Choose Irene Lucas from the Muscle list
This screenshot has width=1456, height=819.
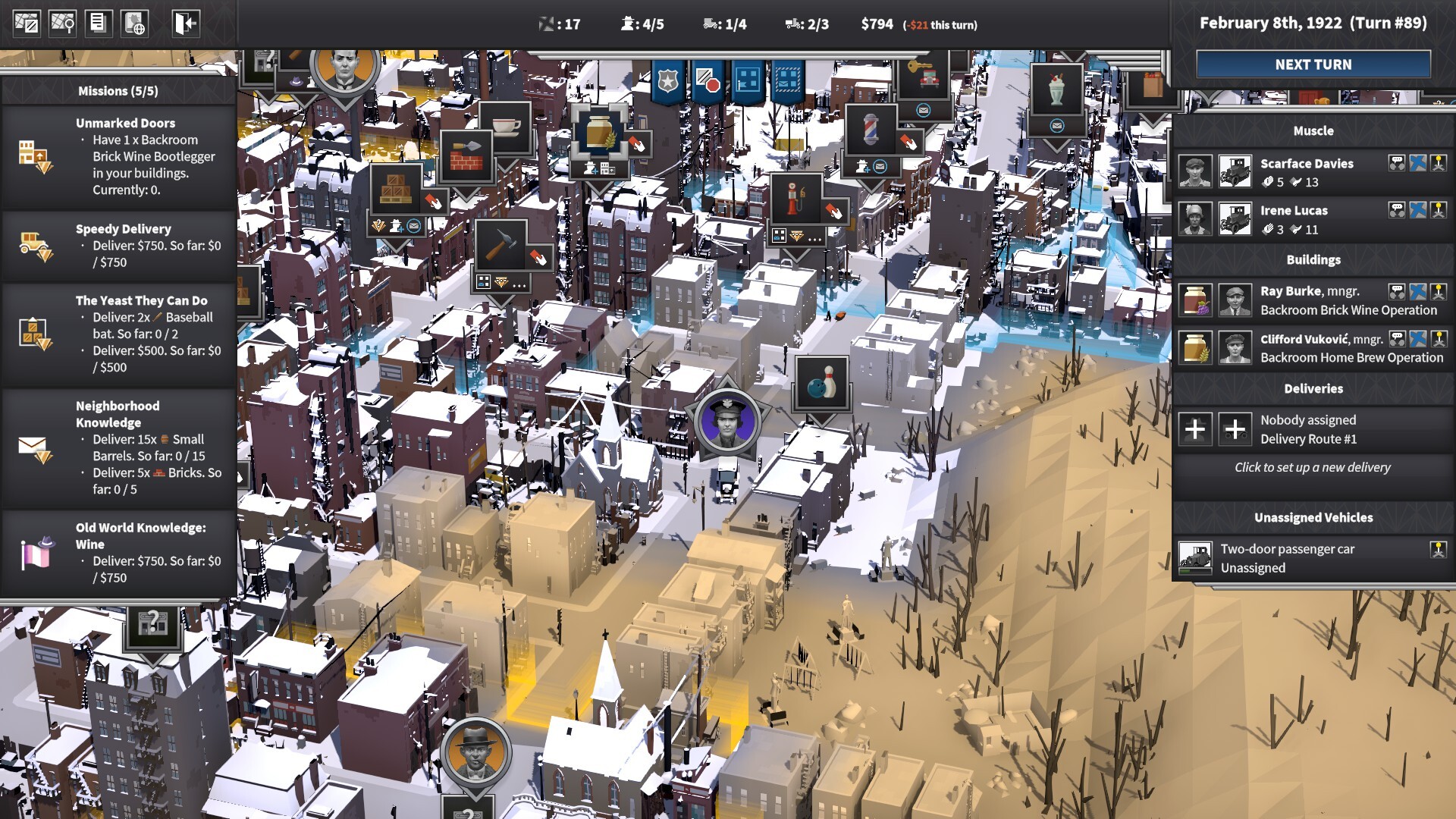pyautogui.click(x=1294, y=219)
